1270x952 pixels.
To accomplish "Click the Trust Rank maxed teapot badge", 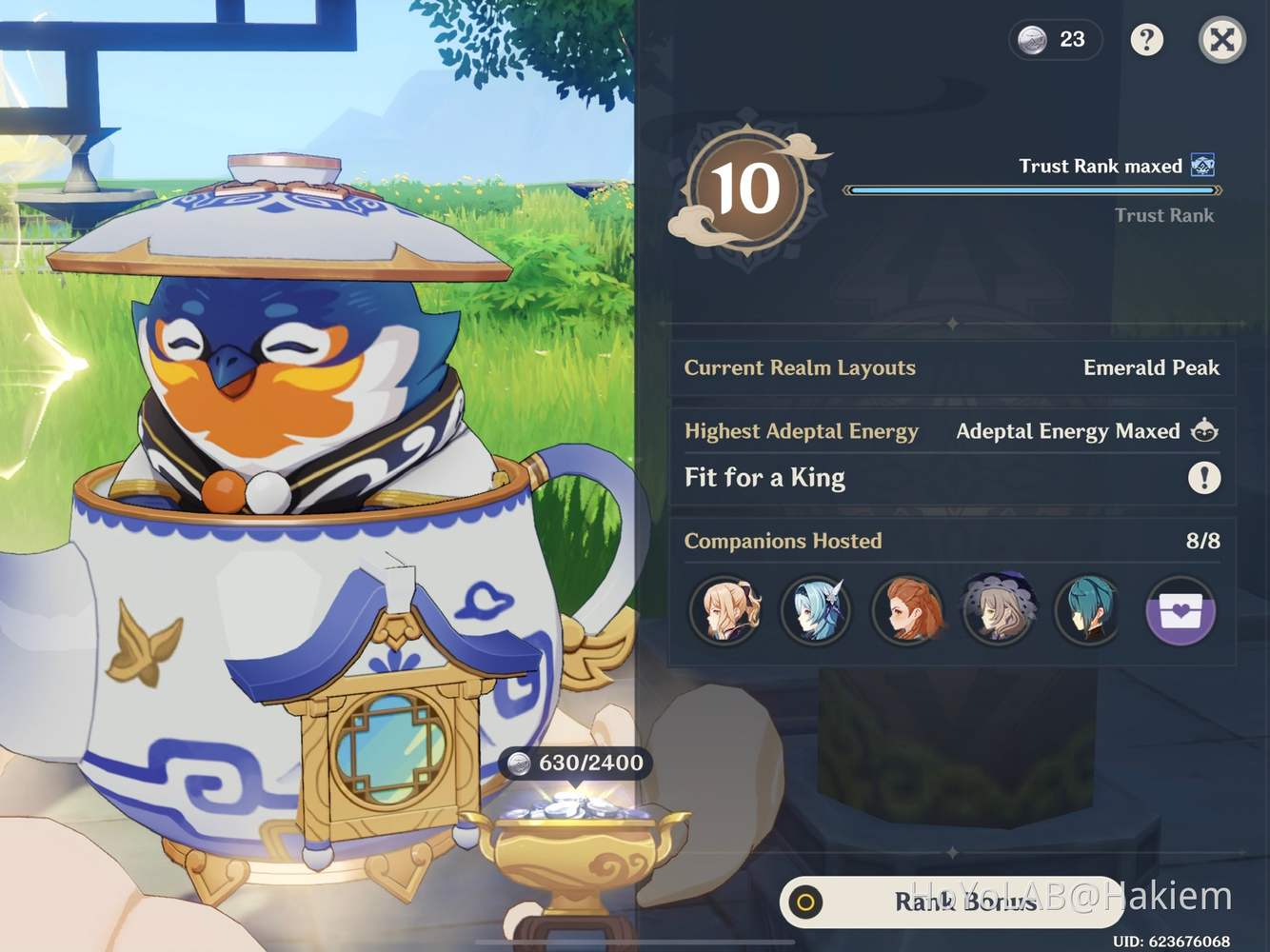I will pos(1205,166).
